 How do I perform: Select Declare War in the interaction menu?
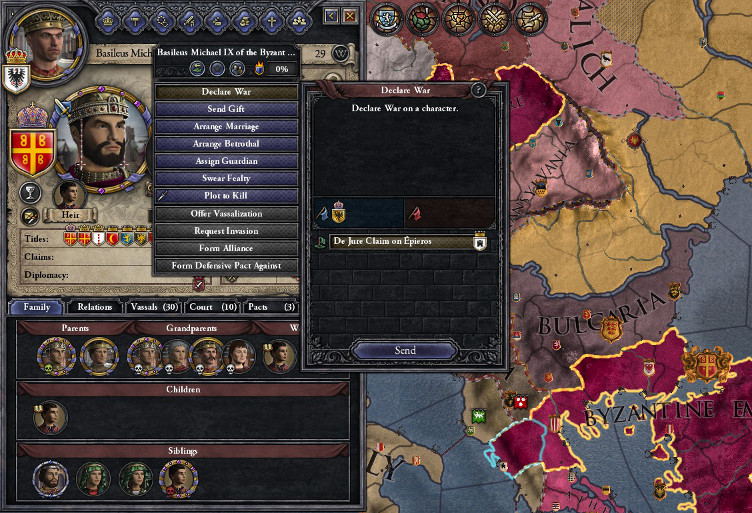point(224,92)
